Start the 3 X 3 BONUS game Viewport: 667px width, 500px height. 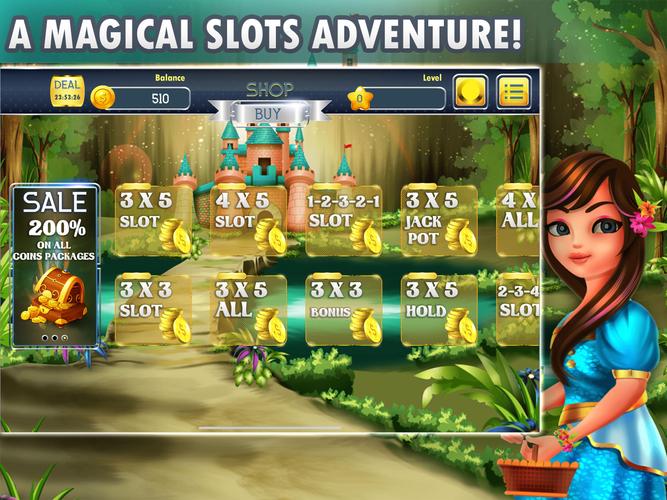[x=343, y=310]
